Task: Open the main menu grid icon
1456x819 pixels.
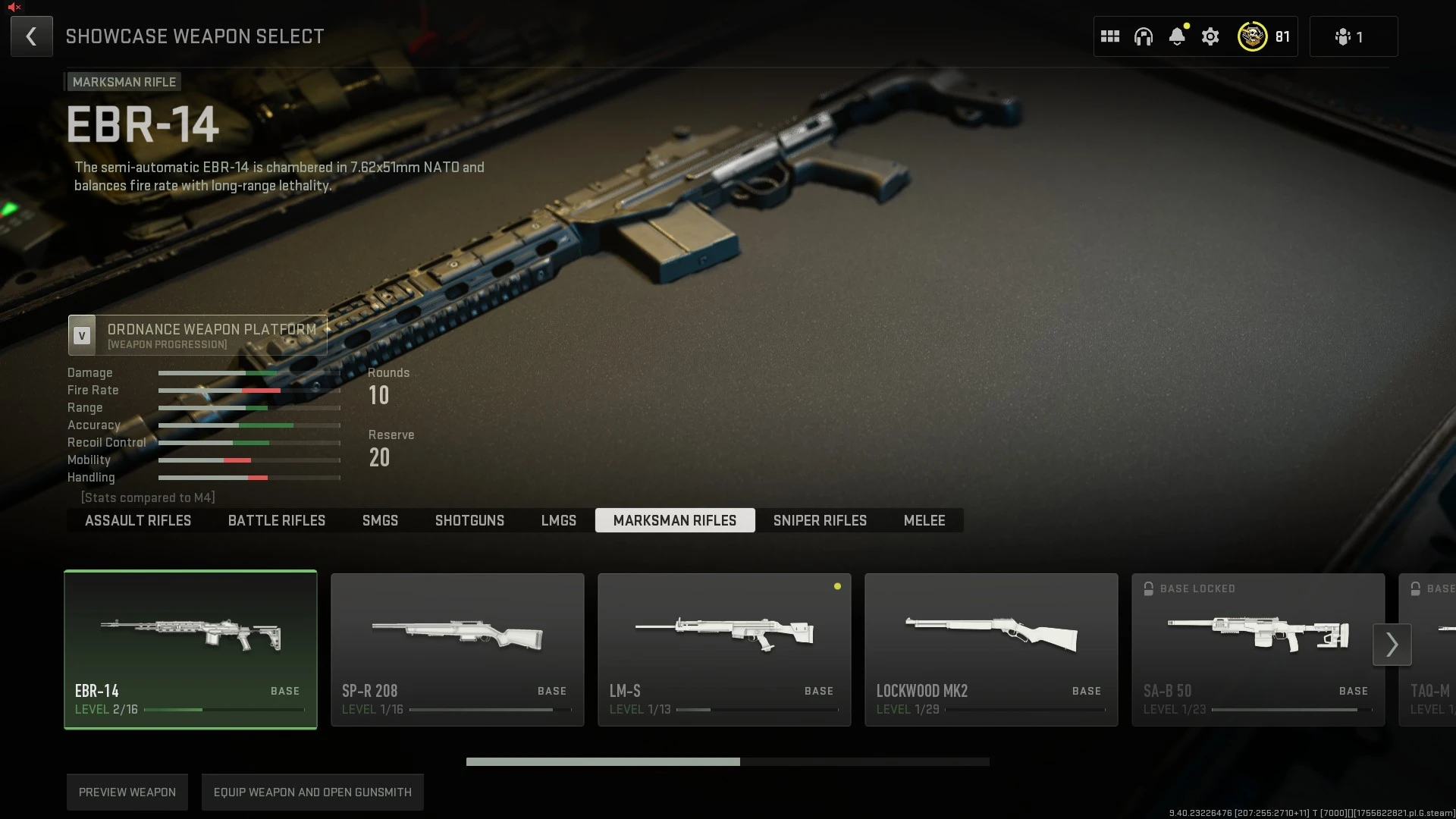Action: (x=1110, y=36)
